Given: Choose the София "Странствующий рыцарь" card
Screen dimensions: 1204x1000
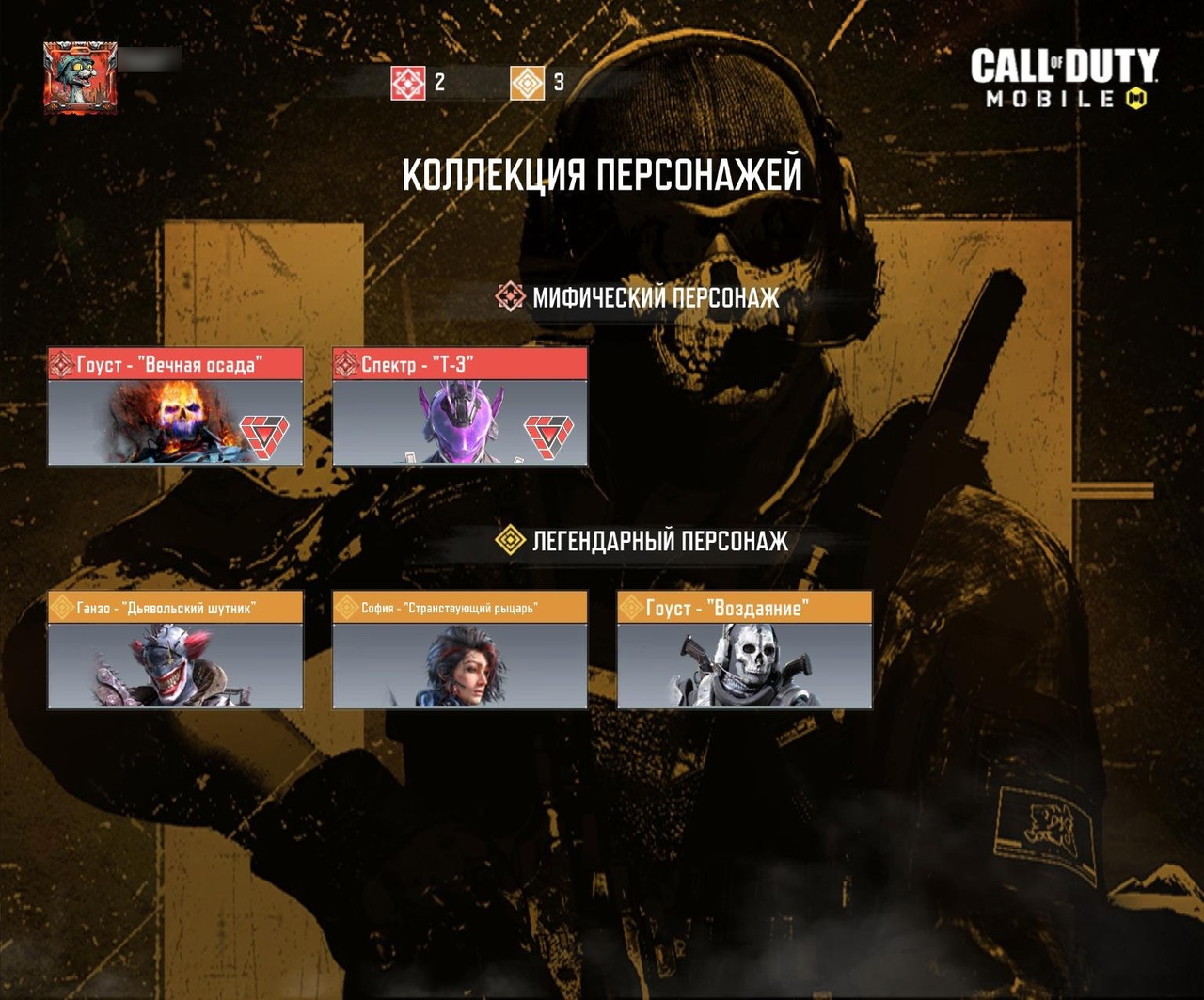Looking at the screenshot, I should pos(460,650).
